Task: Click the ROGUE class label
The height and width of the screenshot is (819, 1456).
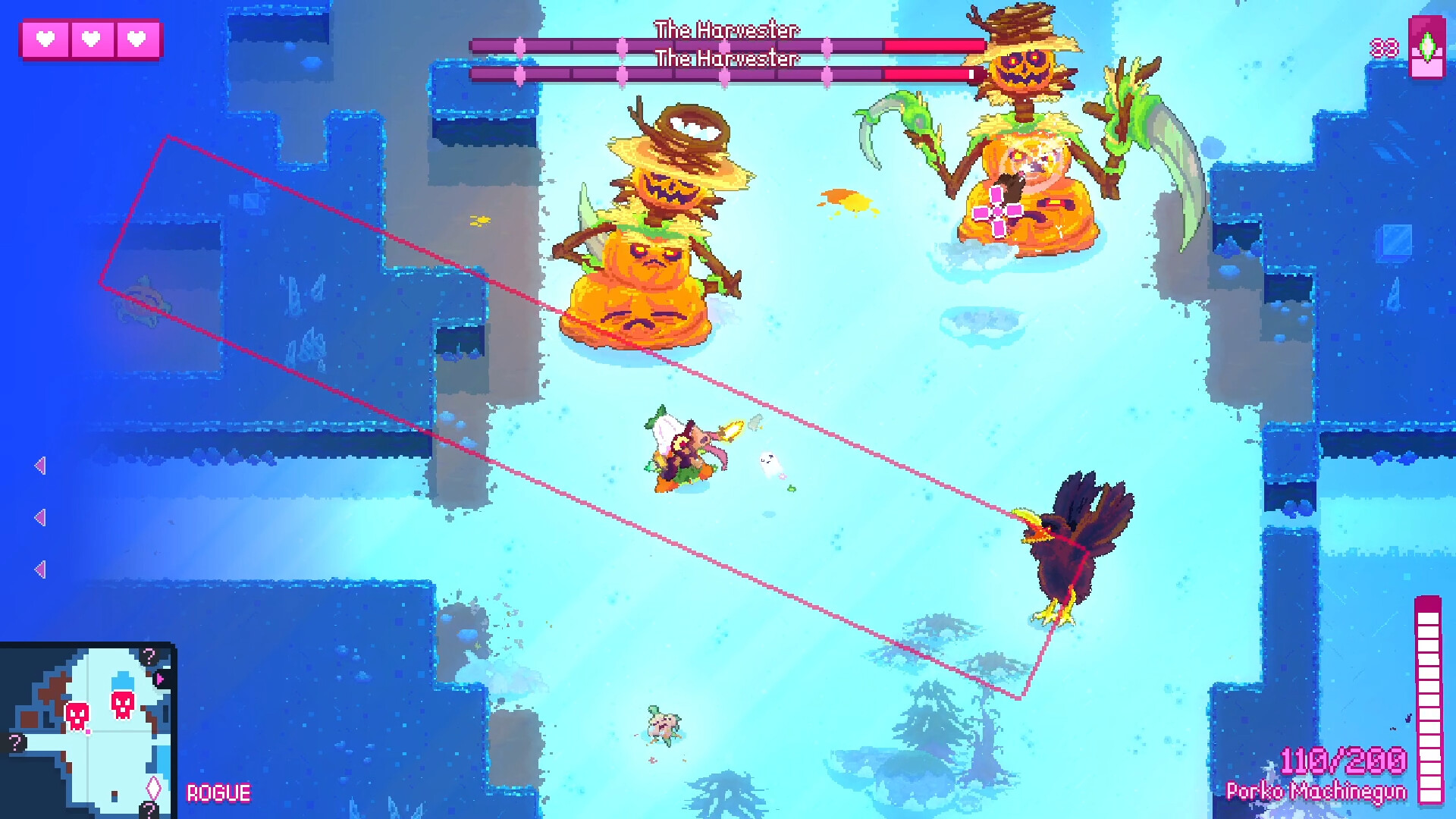Action: tap(218, 793)
